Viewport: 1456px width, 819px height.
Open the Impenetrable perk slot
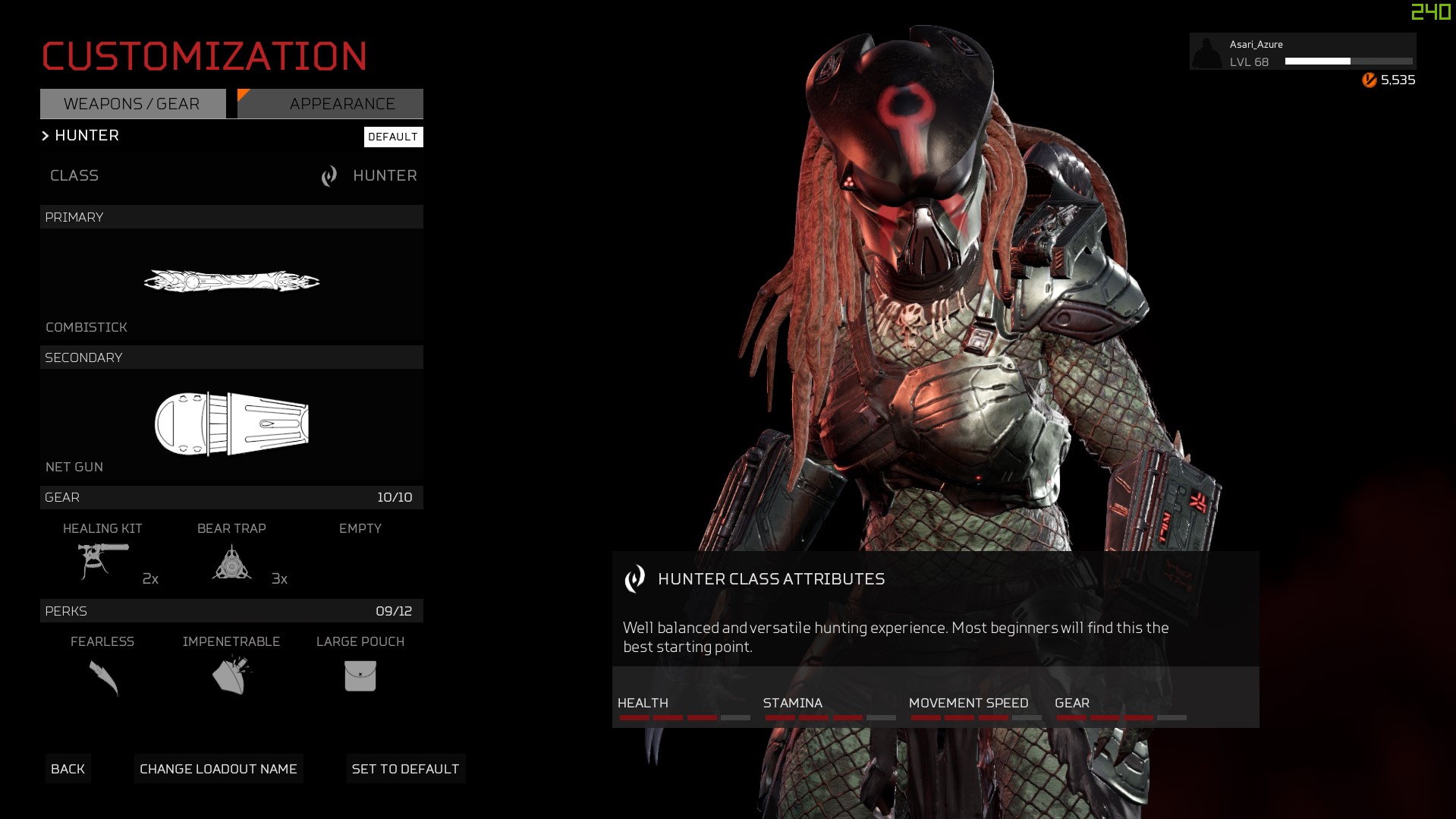tap(231, 668)
